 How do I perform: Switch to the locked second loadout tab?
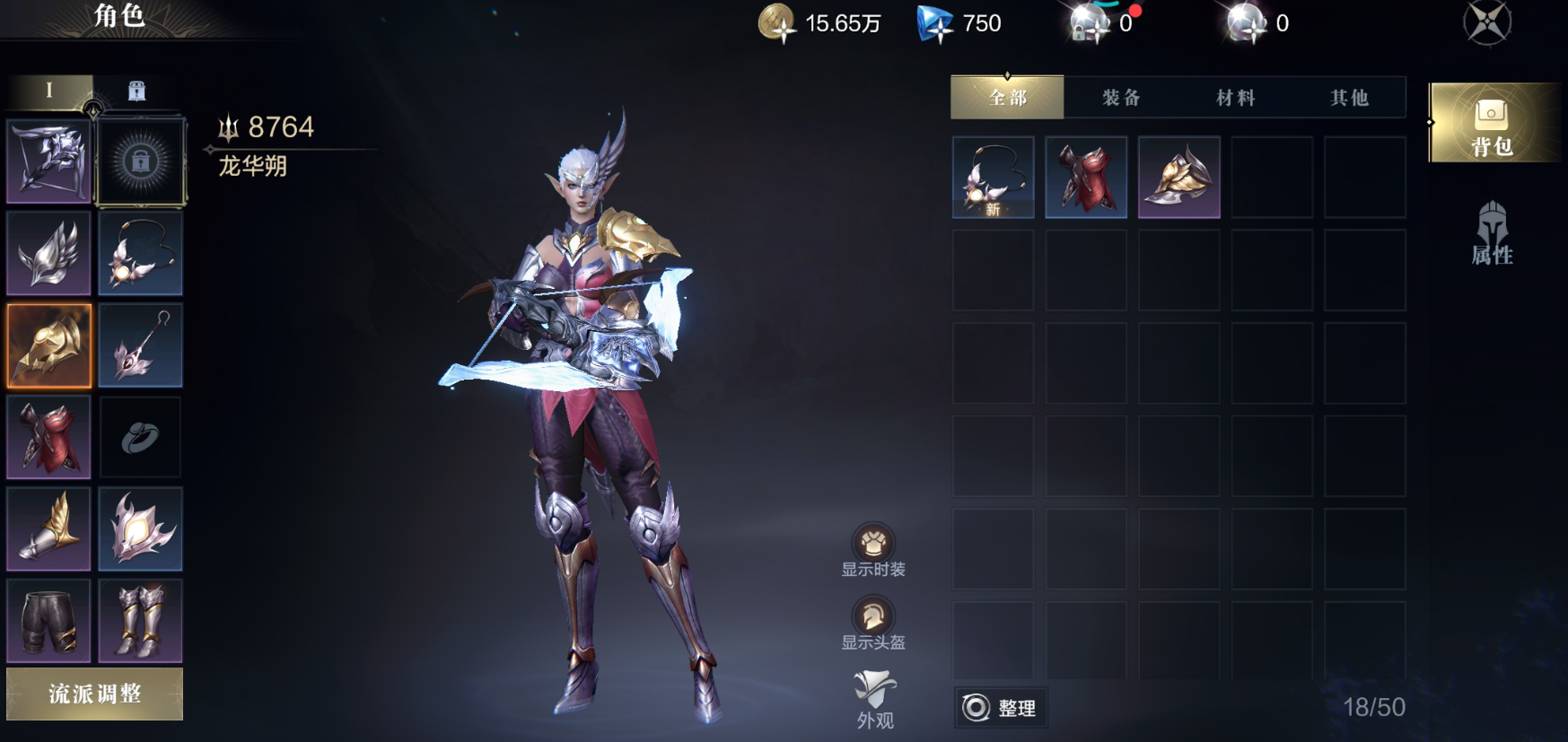136,91
